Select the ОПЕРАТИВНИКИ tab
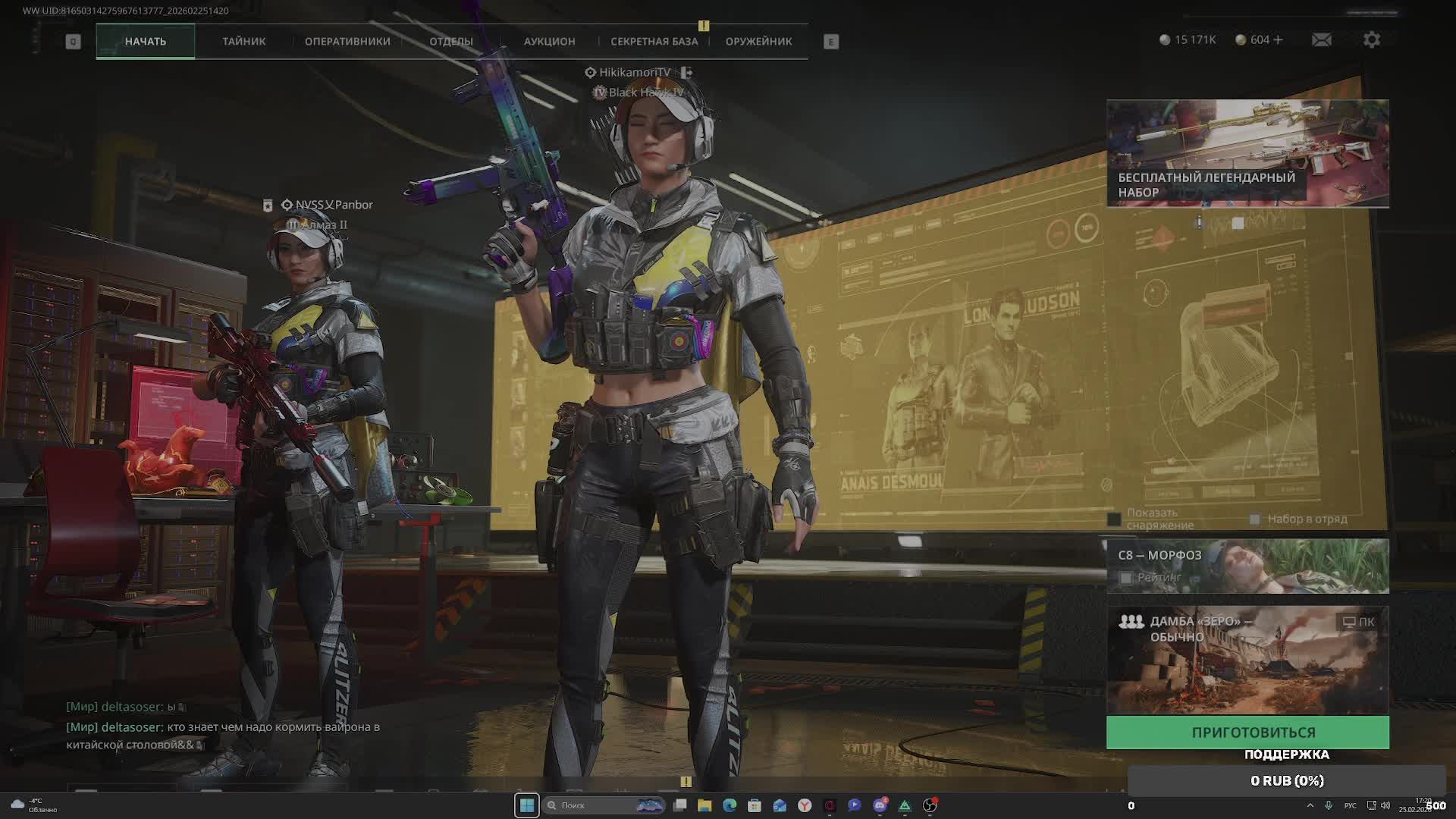 (x=347, y=42)
